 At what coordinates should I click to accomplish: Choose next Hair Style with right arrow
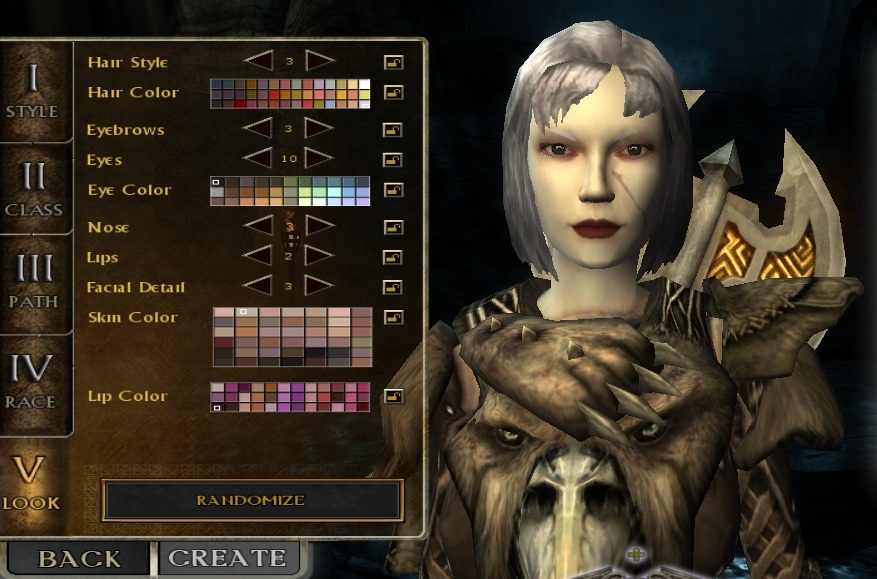point(319,61)
